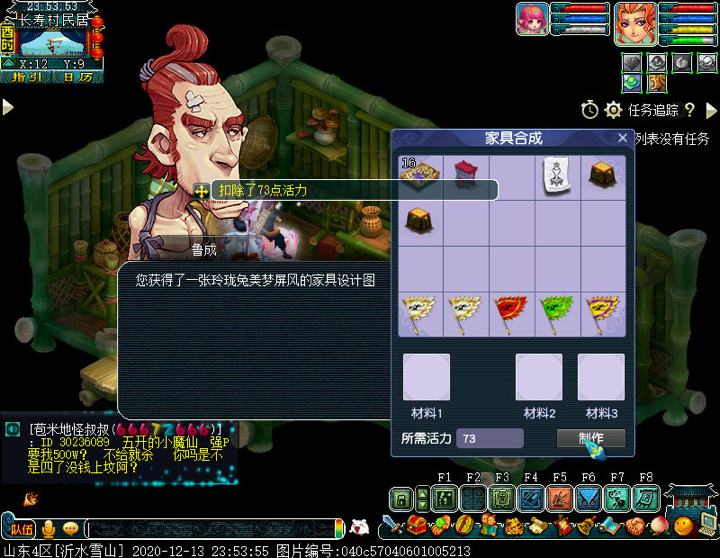
Task: Click the 任务追踪 help question mark
Action: 690,110
